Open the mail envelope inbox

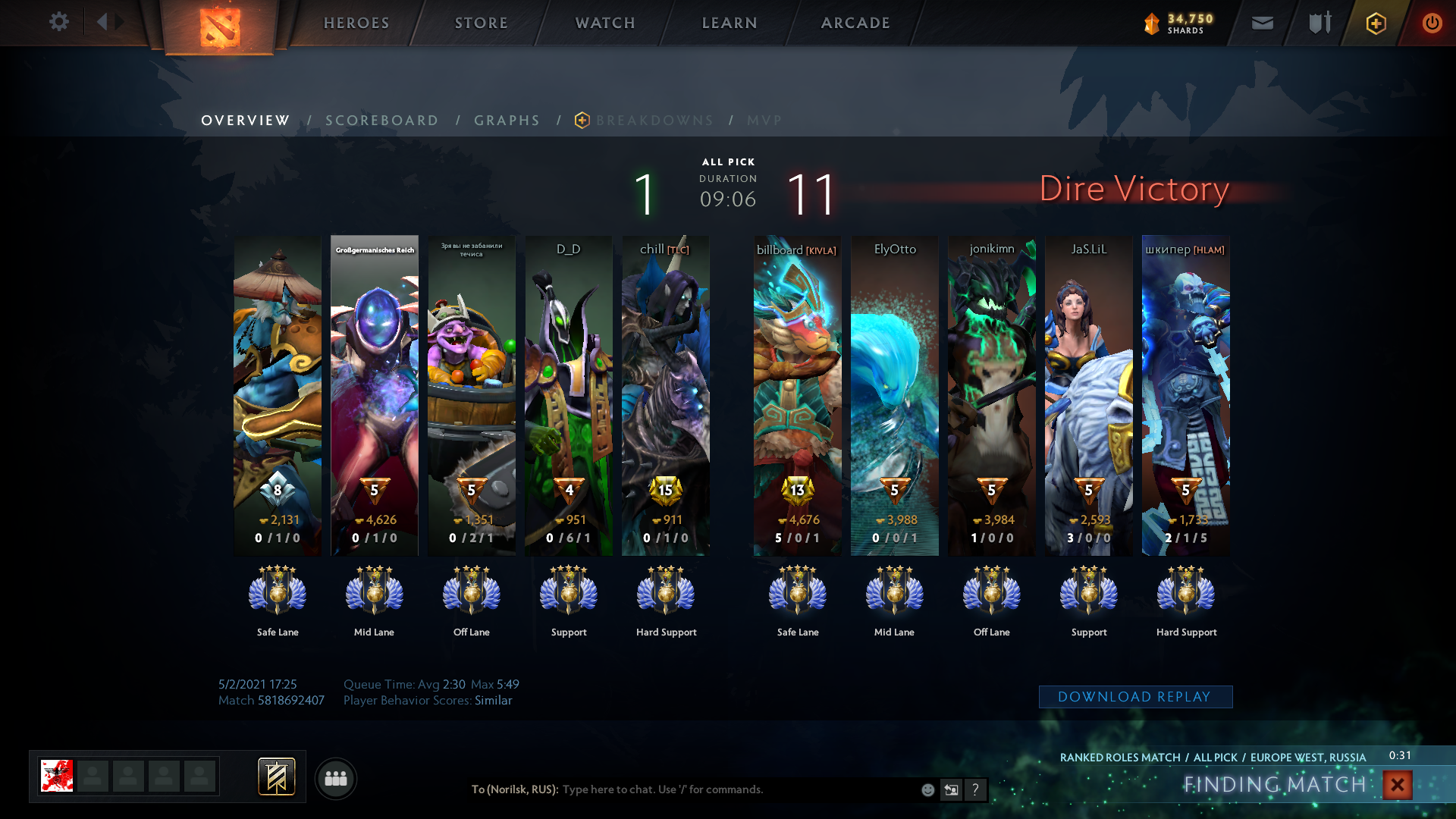[x=1263, y=24]
